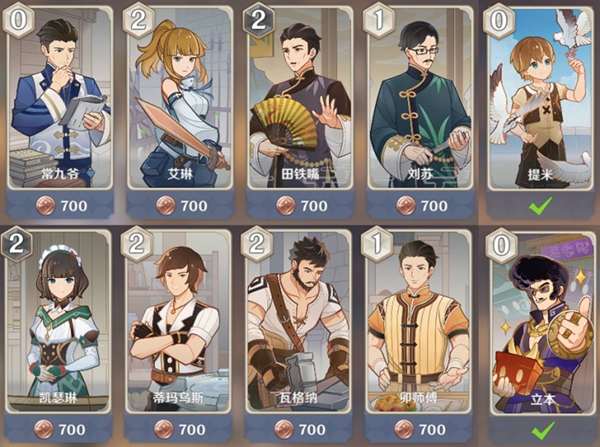Buy 凯瑟琳 for 700 coins

[x=61, y=428]
